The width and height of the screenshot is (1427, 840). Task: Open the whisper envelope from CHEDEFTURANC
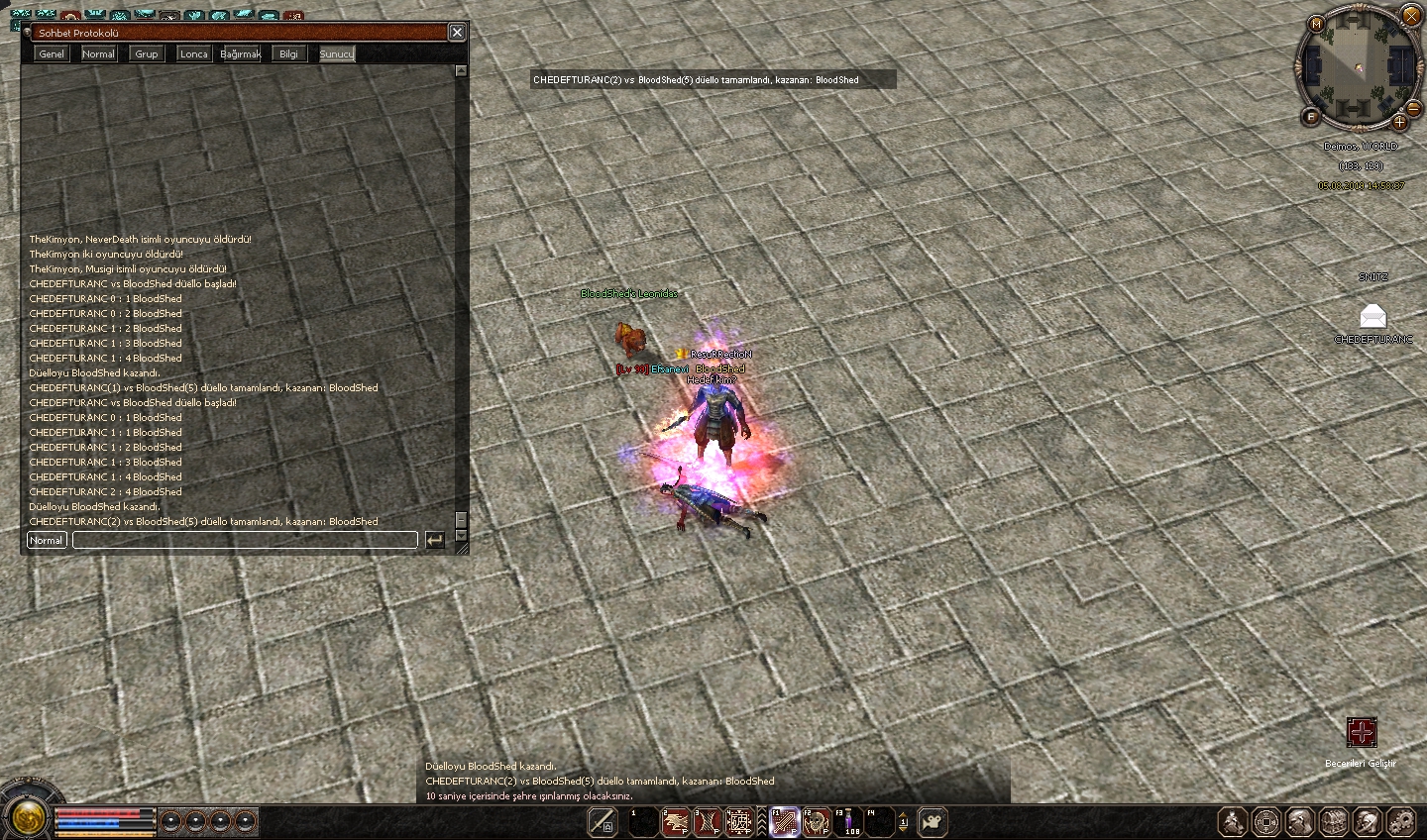pos(1372,317)
